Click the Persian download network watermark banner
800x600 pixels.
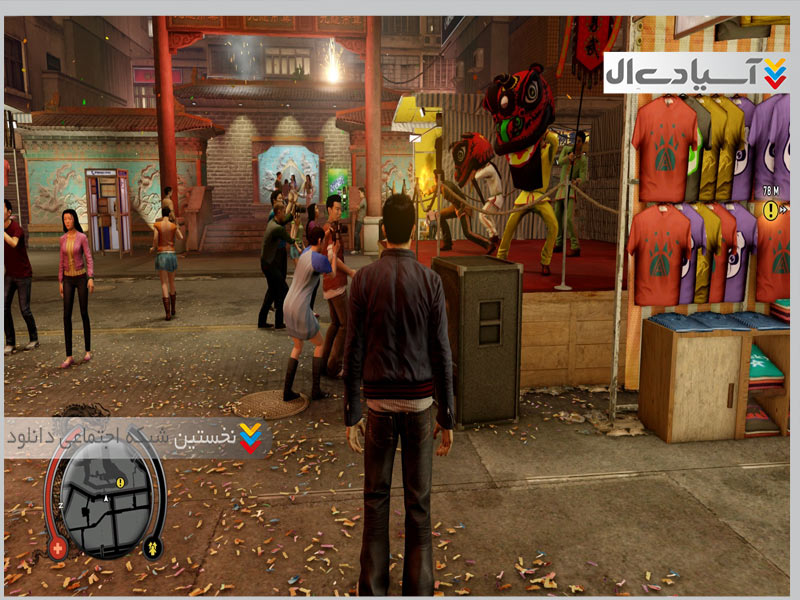(x=137, y=437)
